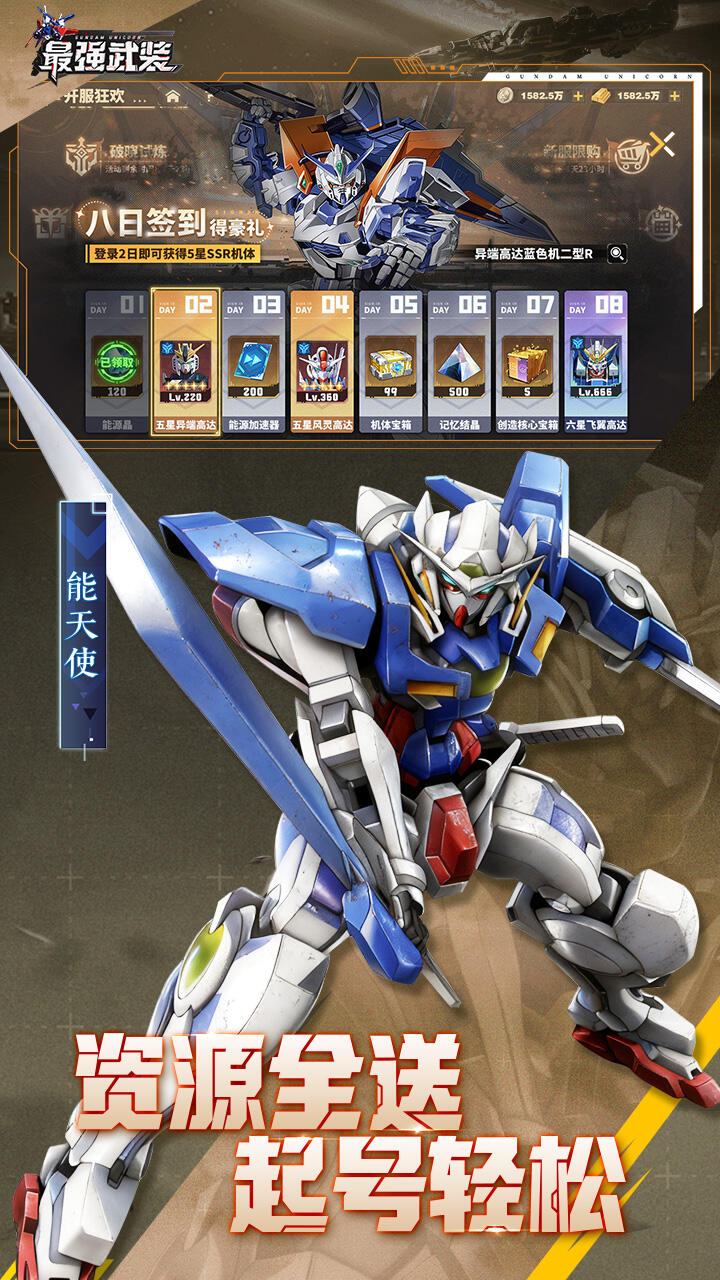Add more silver coins with plus button

(x=578, y=96)
